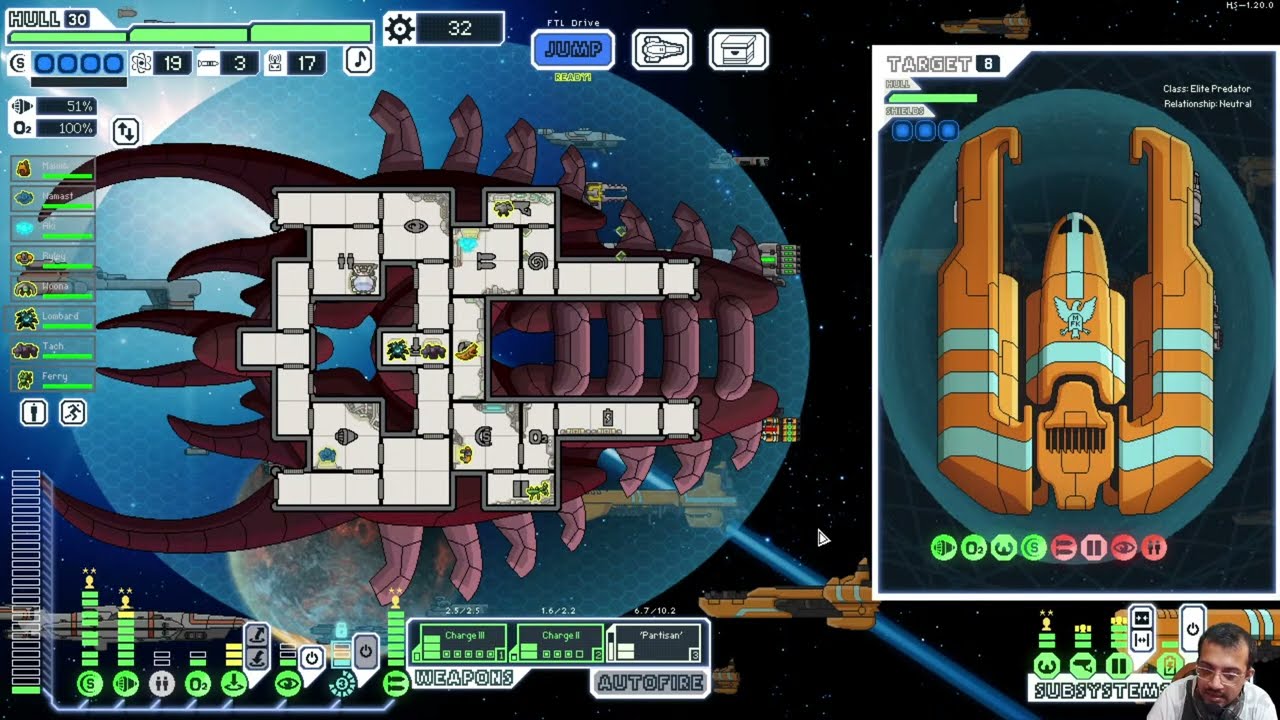
Task: Click the shields system icon
Action: [x=90, y=684]
